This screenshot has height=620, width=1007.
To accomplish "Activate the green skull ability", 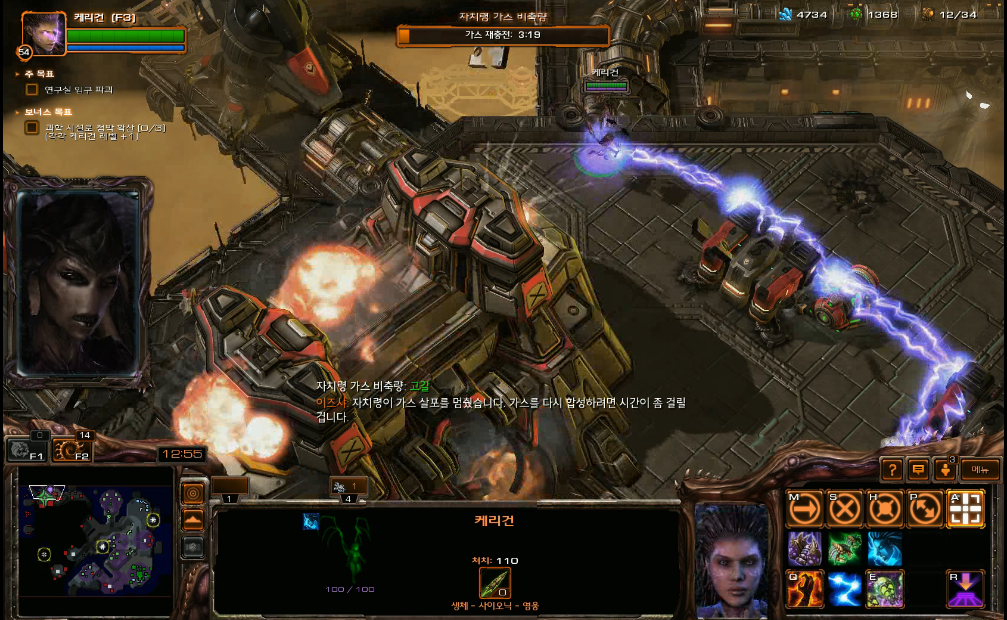I will pos(885,589).
